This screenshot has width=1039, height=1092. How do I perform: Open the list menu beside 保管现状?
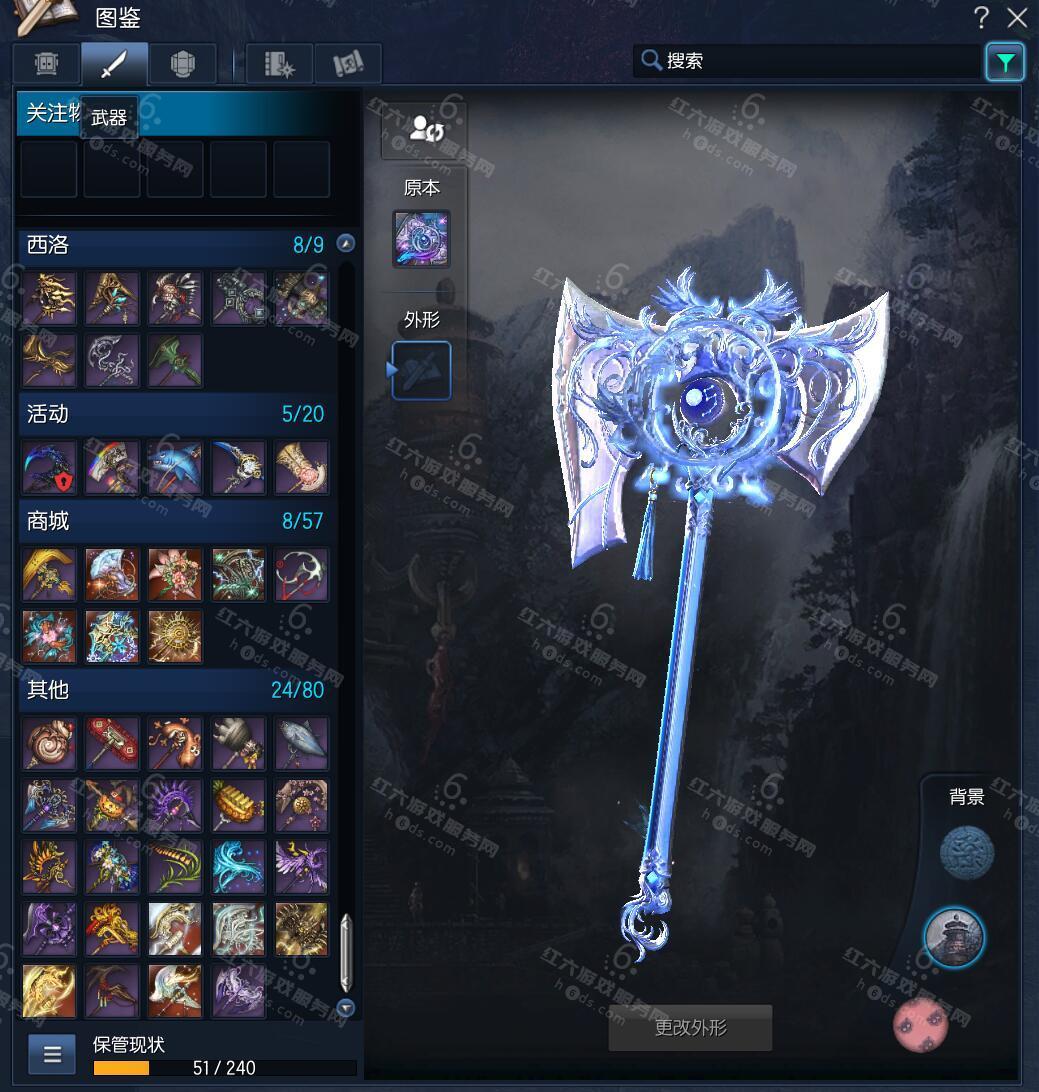pos(52,1054)
